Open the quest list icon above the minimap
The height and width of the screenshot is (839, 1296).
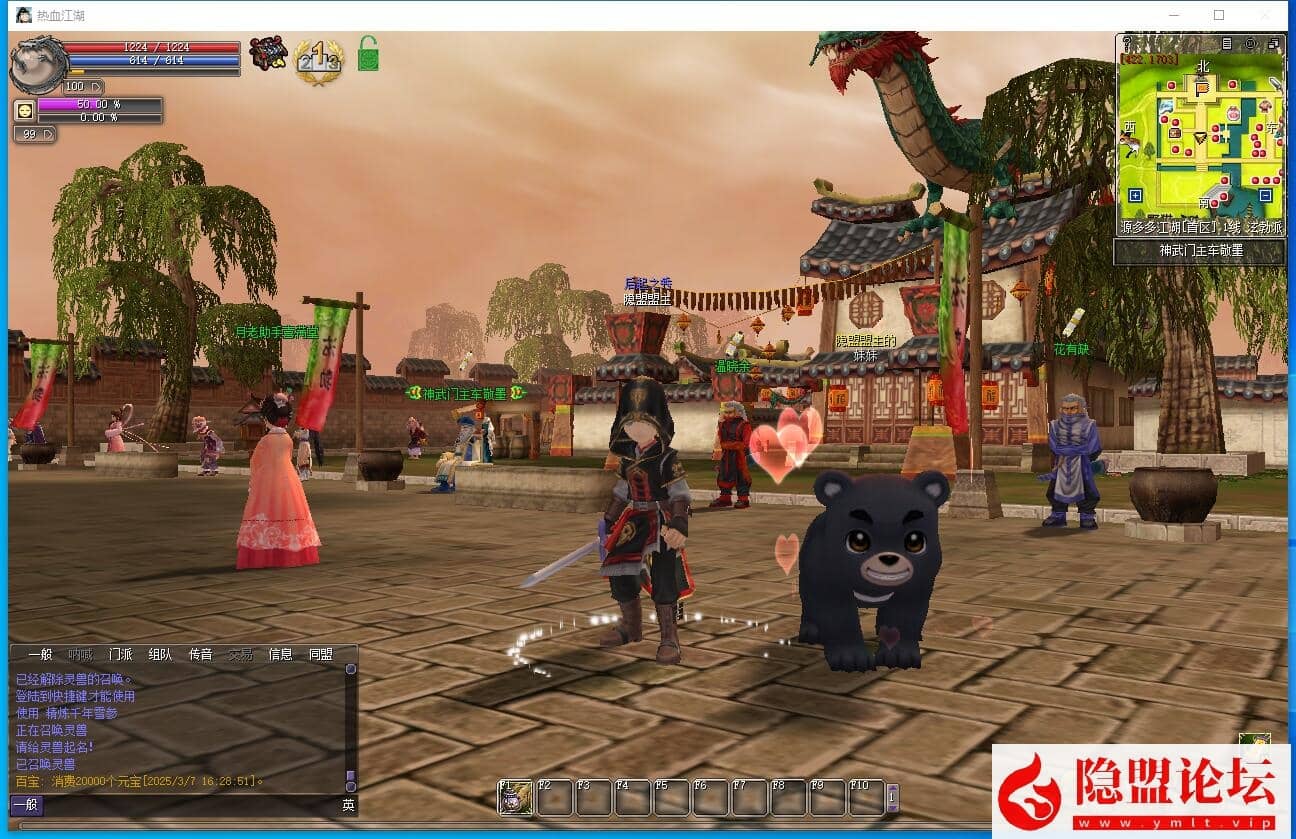(1227, 42)
